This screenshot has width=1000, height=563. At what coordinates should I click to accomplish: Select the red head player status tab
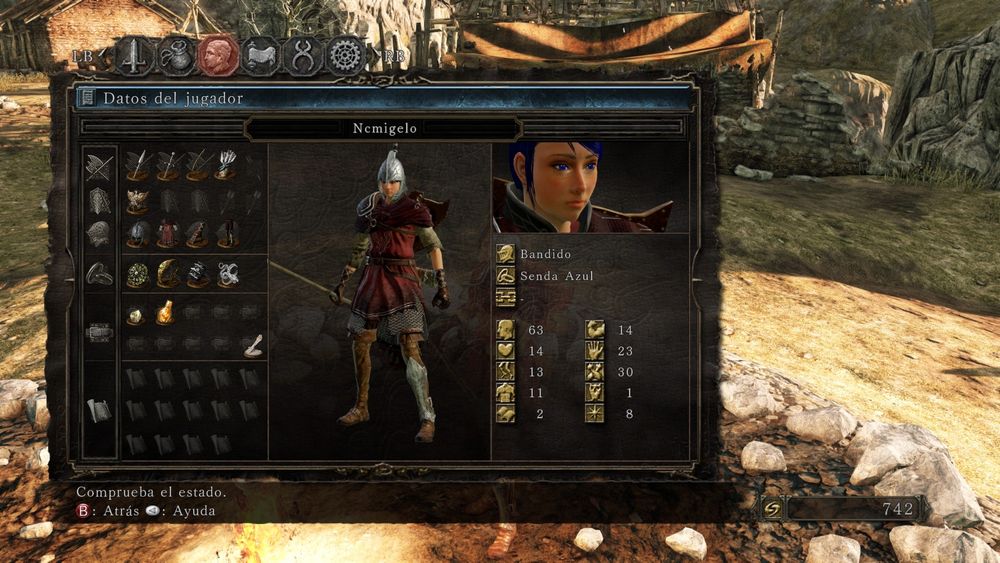click(x=218, y=55)
